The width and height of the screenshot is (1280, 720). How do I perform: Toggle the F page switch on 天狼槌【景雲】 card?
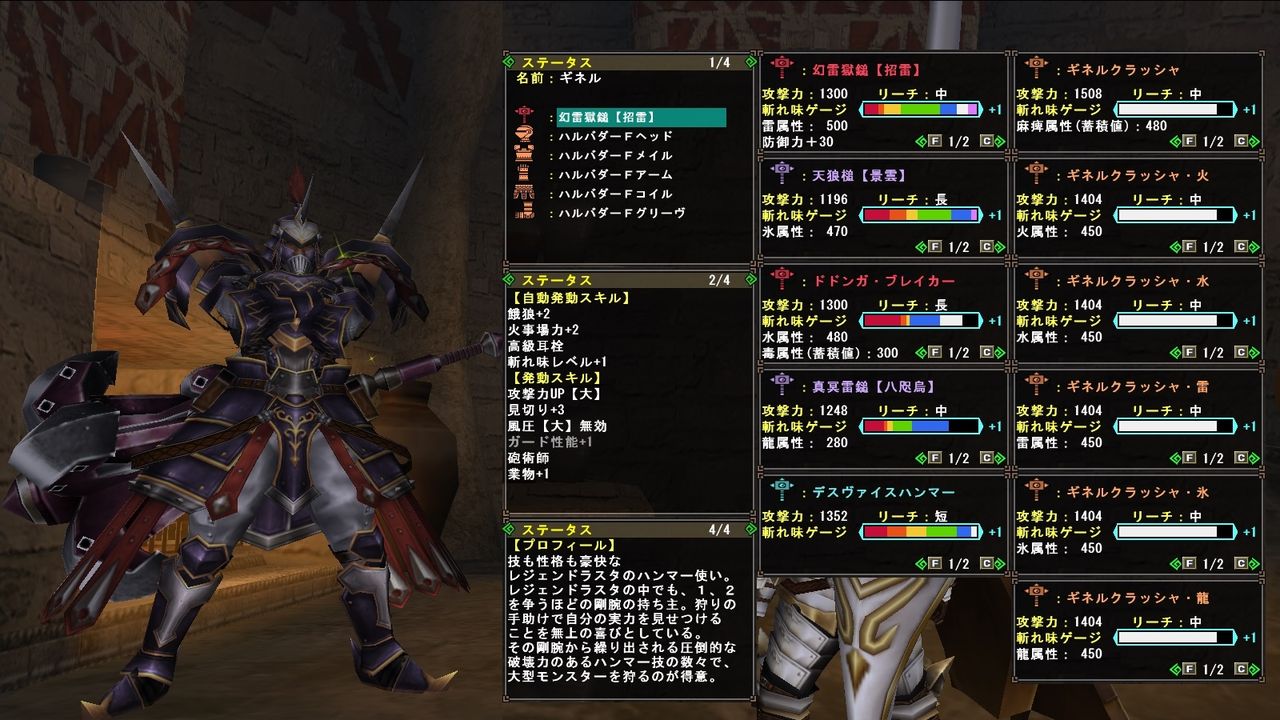tap(934, 246)
